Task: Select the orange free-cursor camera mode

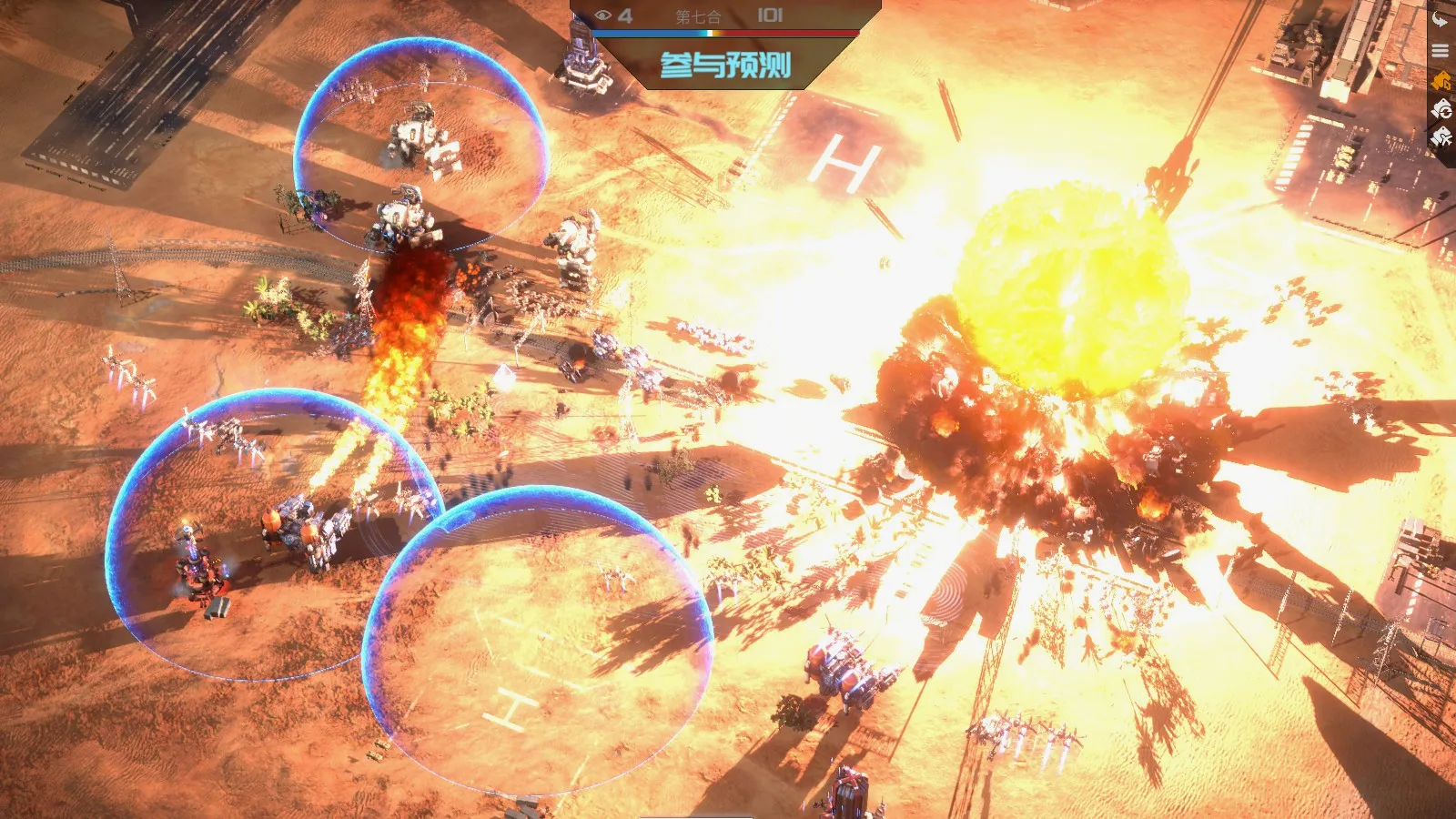Action: pyautogui.click(x=1441, y=82)
